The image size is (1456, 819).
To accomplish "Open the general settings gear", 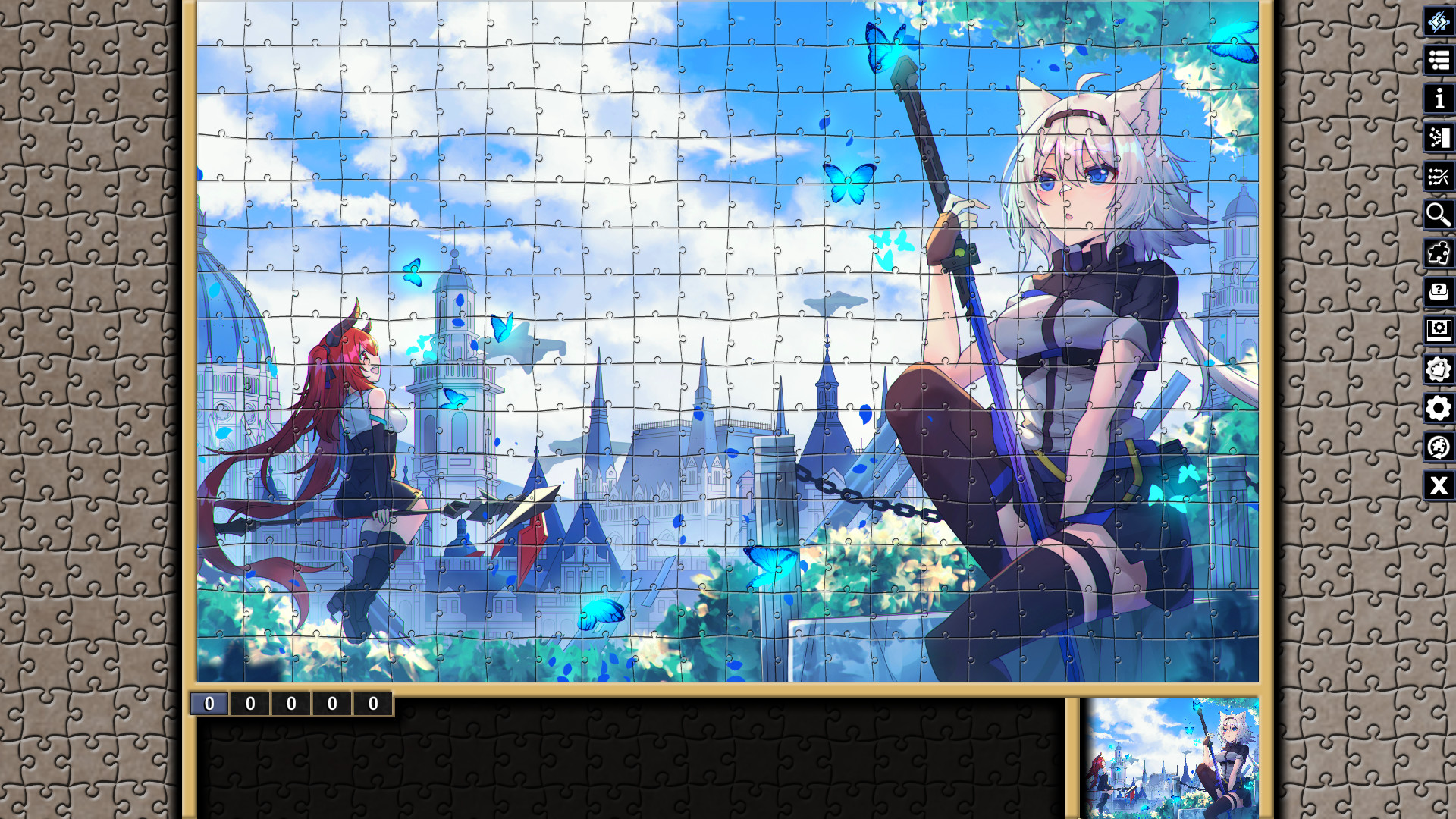I will [x=1437, y=409].
